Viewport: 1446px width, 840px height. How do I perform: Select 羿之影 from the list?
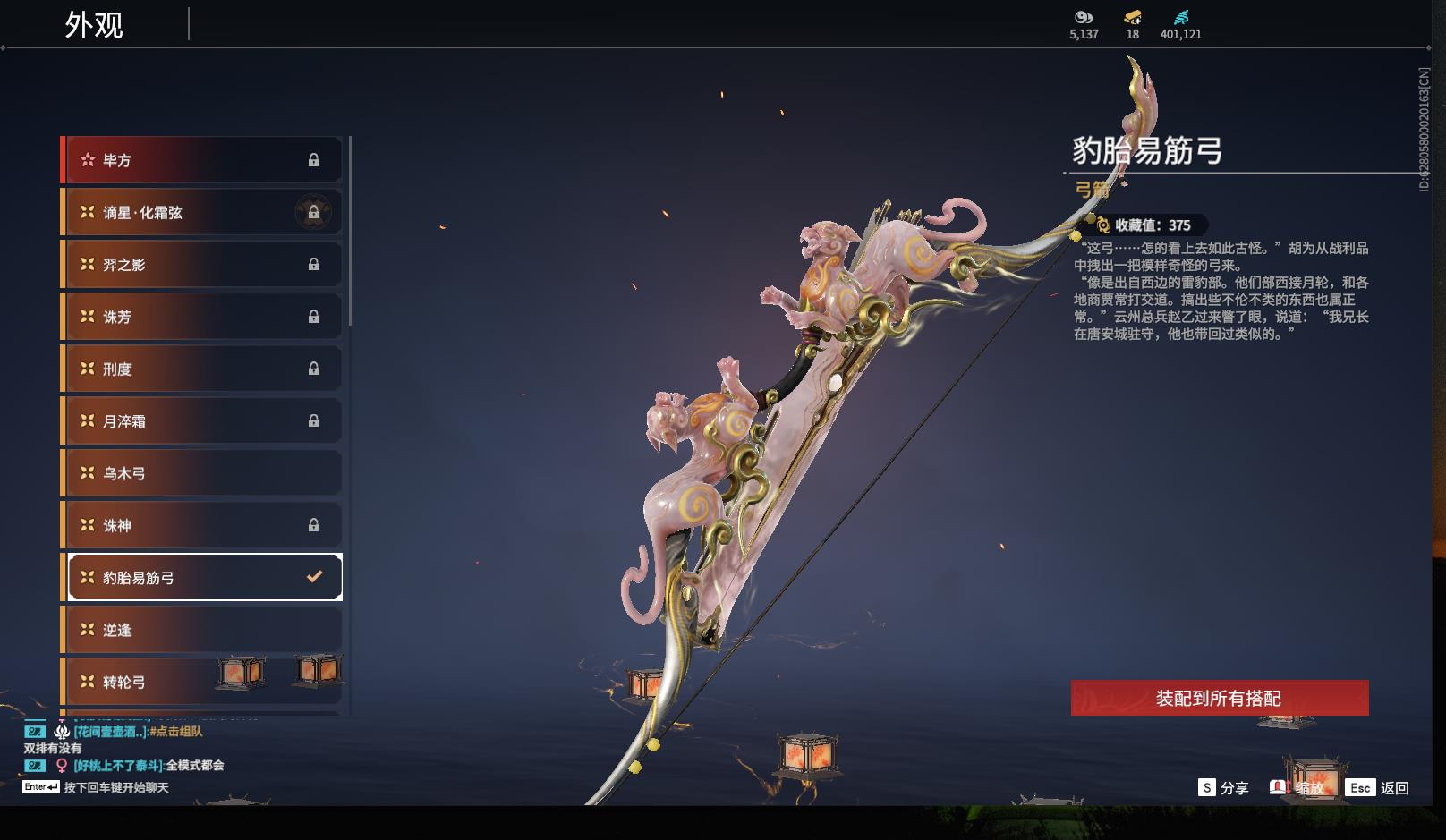pos(202,265)
